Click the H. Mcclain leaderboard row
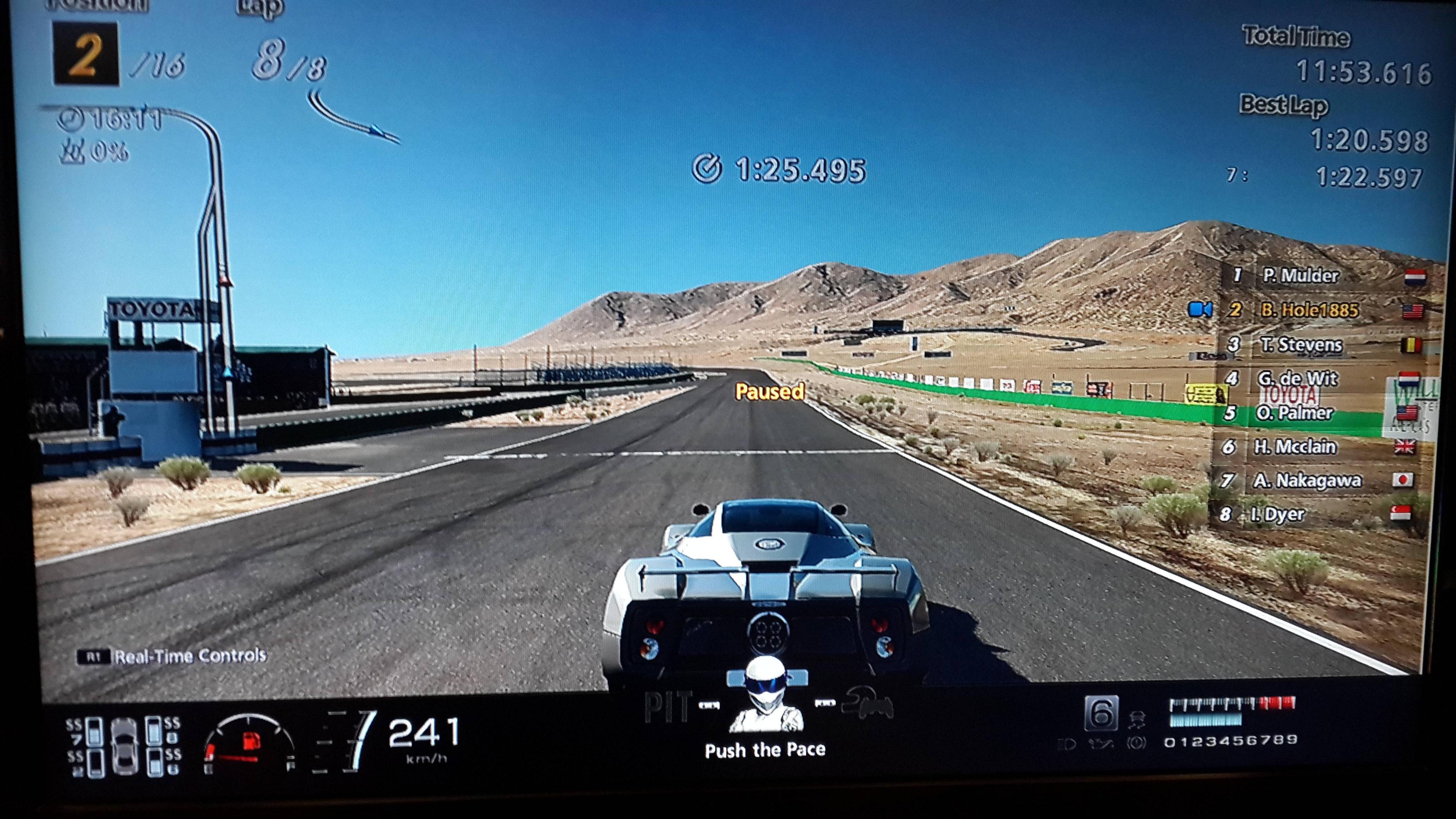Image resolution: width=1456 pixels, height=819 pixels. [1295, 447]
